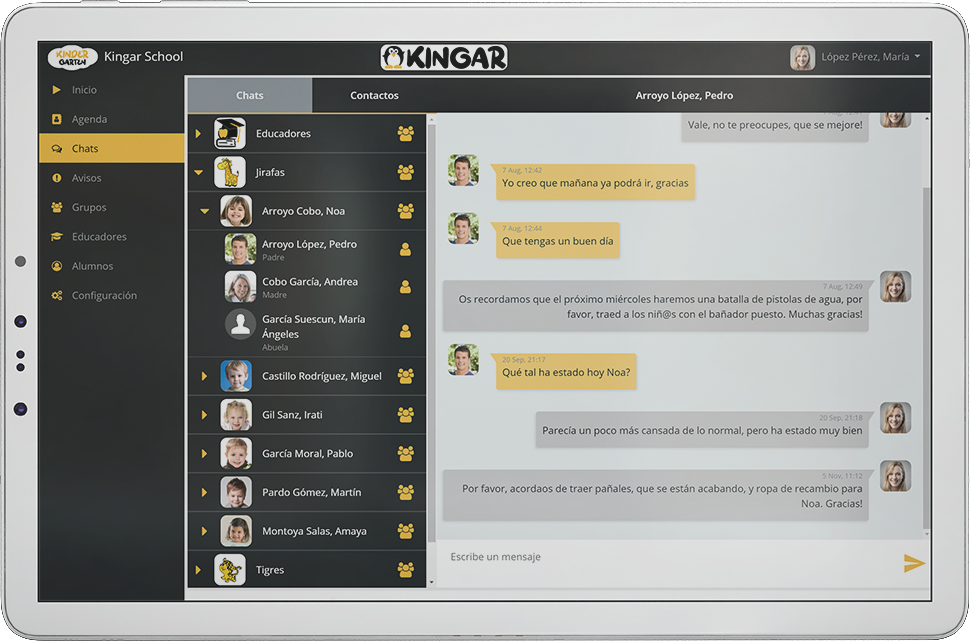Open Educadores in the sidebar menu

(x=99, y=237)
